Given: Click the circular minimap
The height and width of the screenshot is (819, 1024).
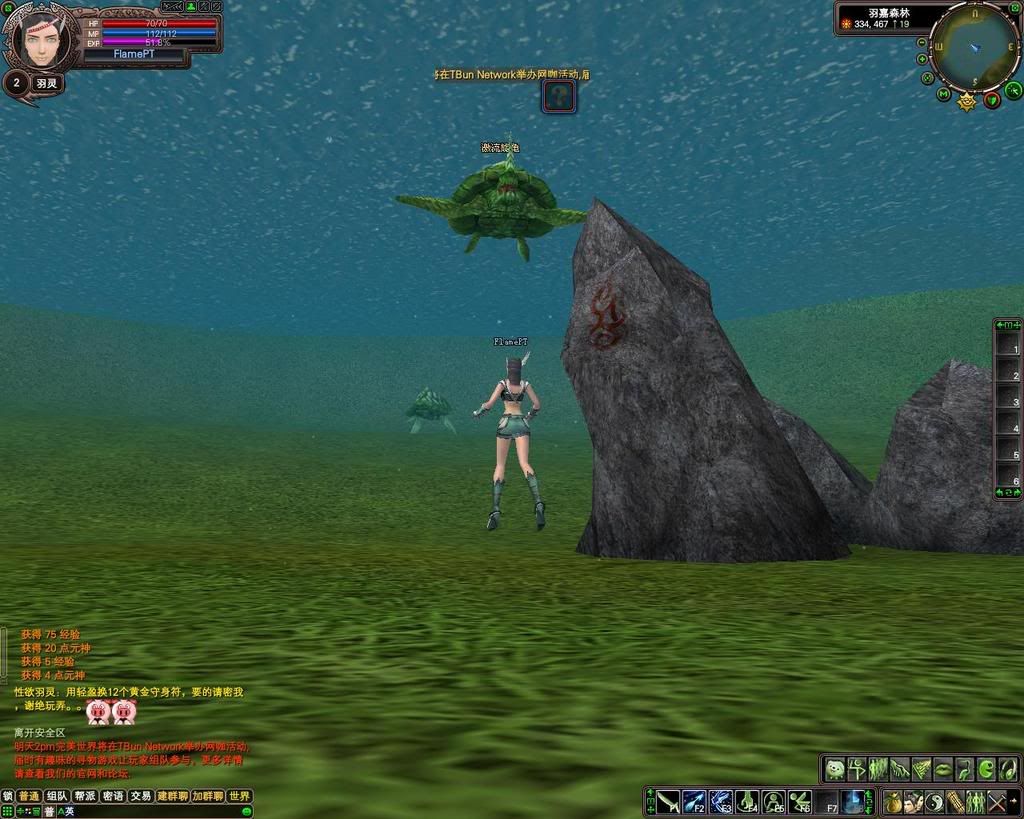Looking at the screenshot, I should coord(971,45).
